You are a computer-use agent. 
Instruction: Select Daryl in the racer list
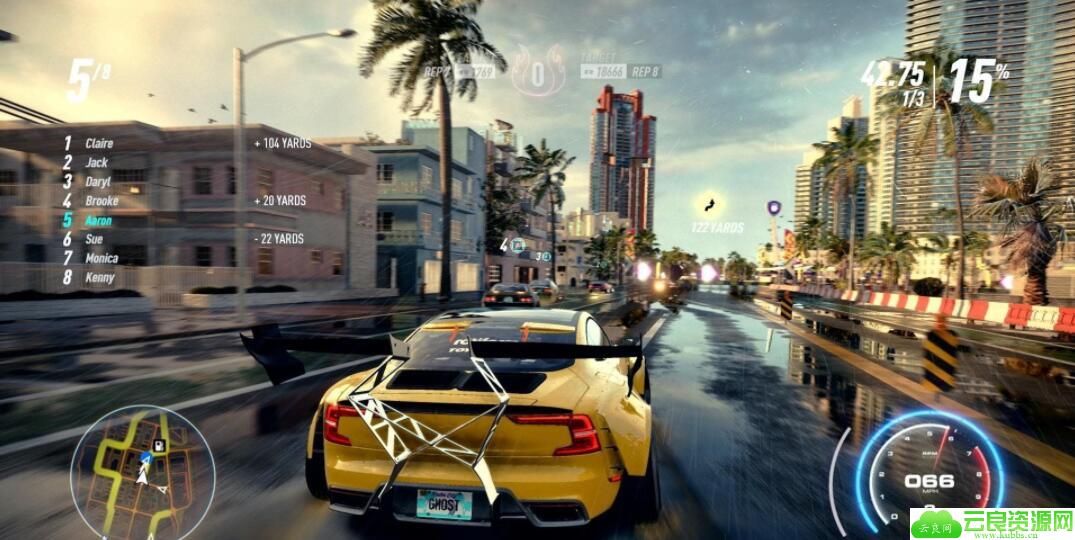[x=98, y=181]
